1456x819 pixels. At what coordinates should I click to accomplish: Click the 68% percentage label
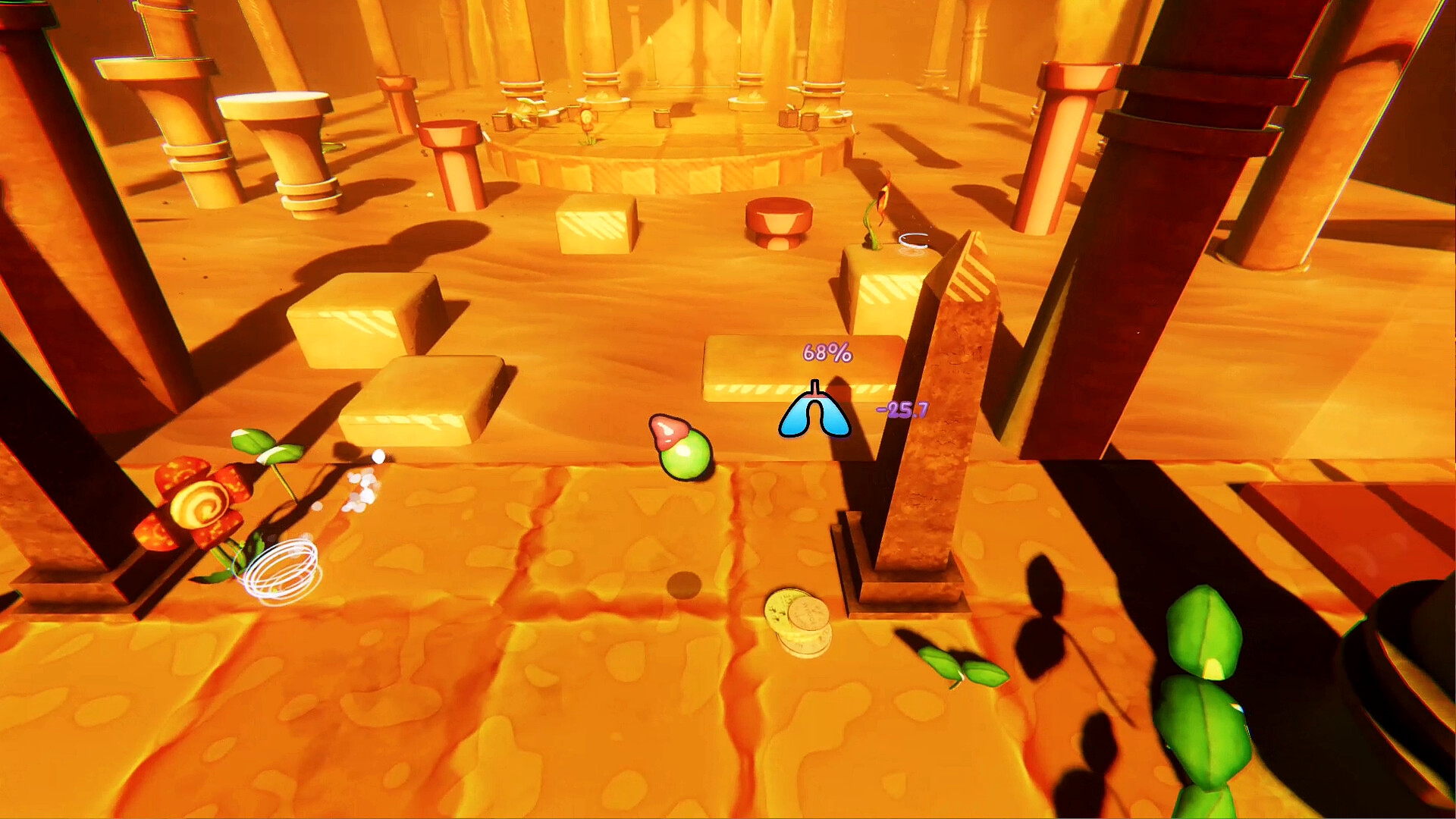pos(827,353)
